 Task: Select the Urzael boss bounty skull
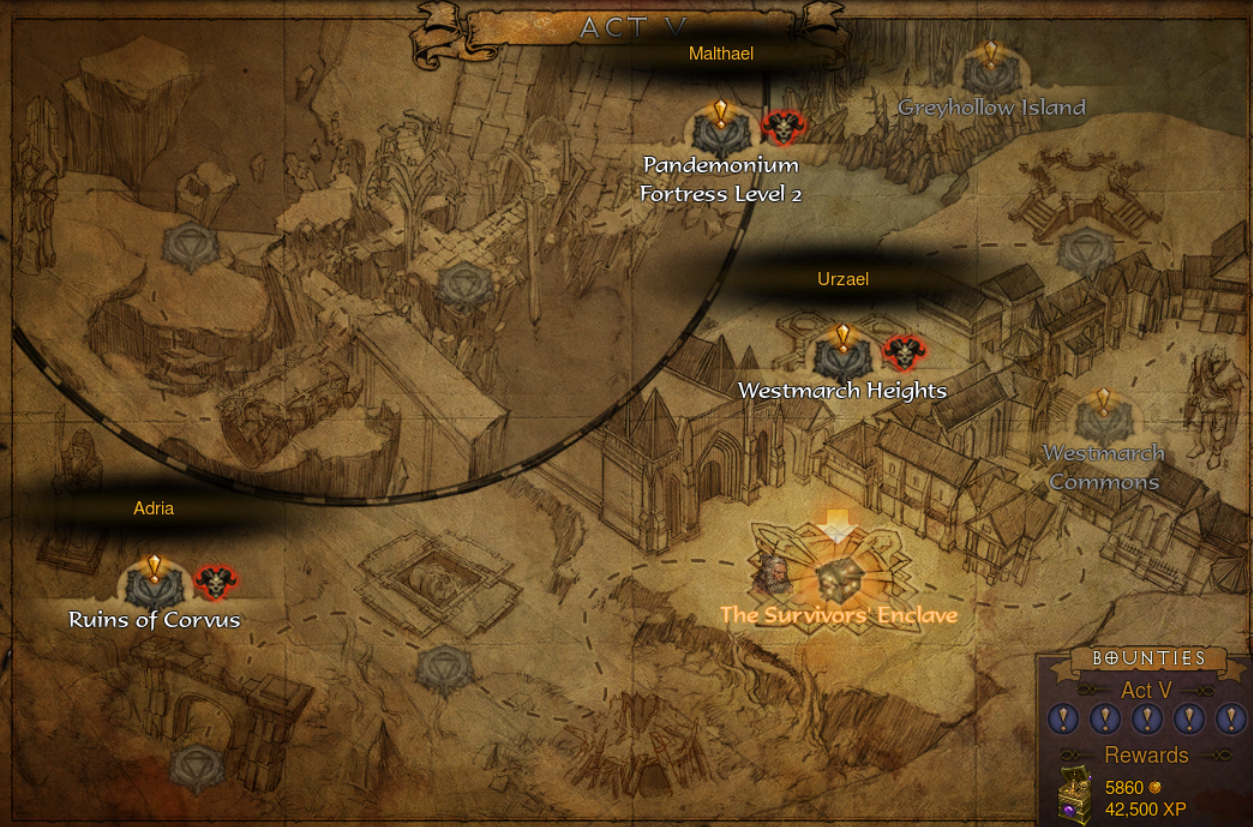tap(904, 352)
